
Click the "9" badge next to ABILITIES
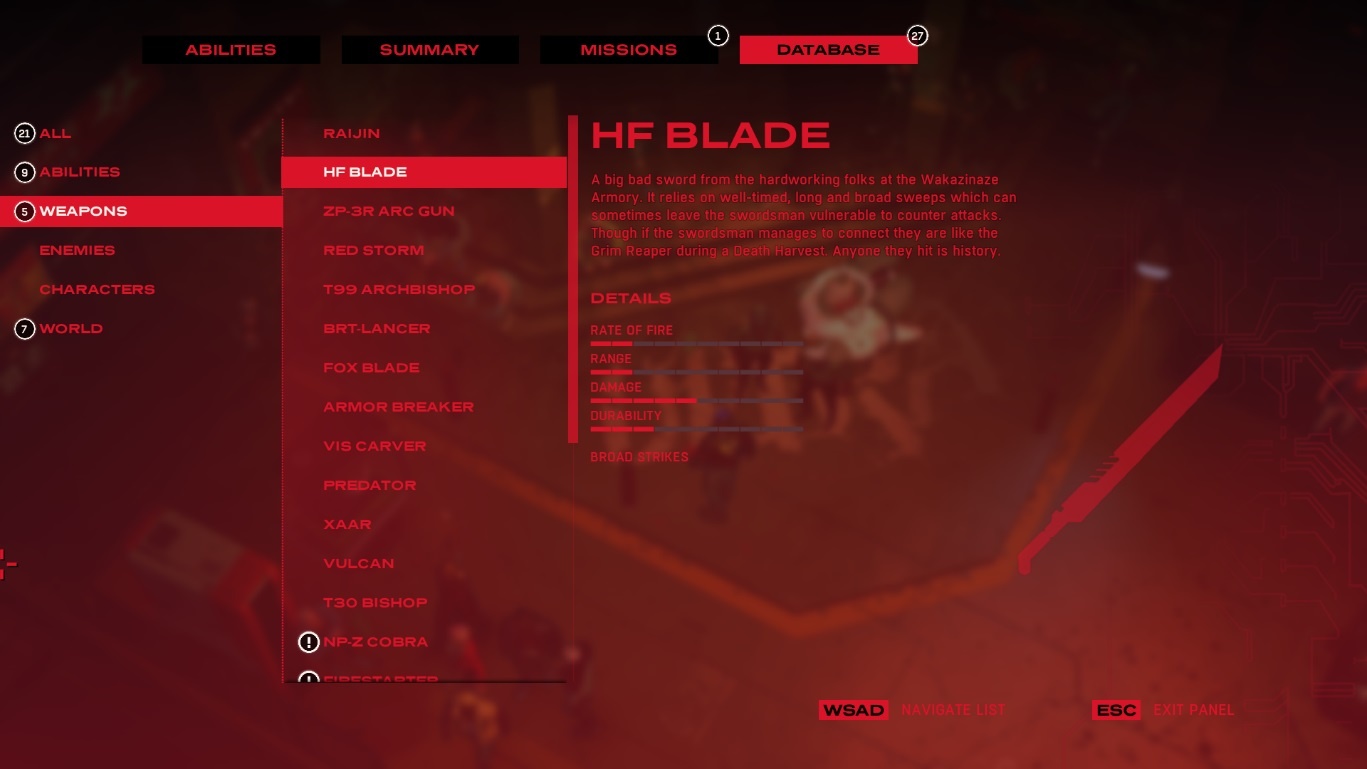pos(24,171)
